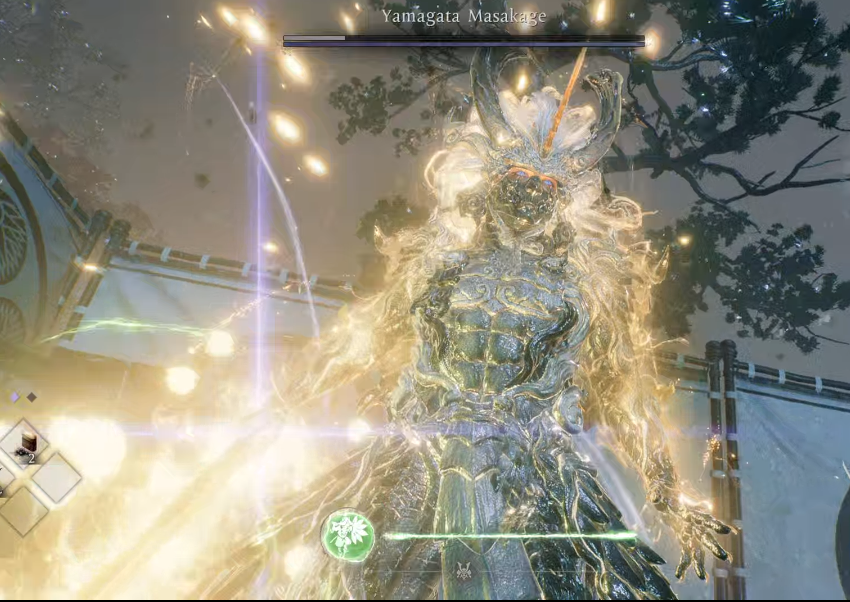The image size is (850, 602).
Task: Activate the green guardian spirit icon
Action: [x=348, y=536]
